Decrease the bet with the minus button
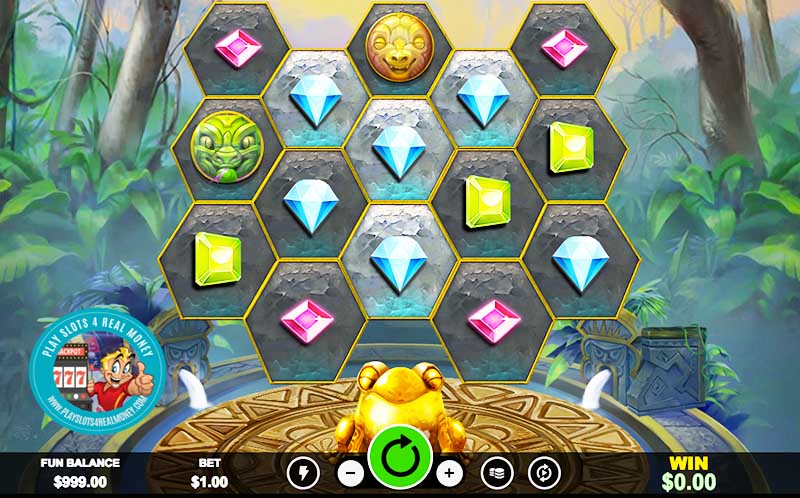The image size is (800, 498). (351, 472)
